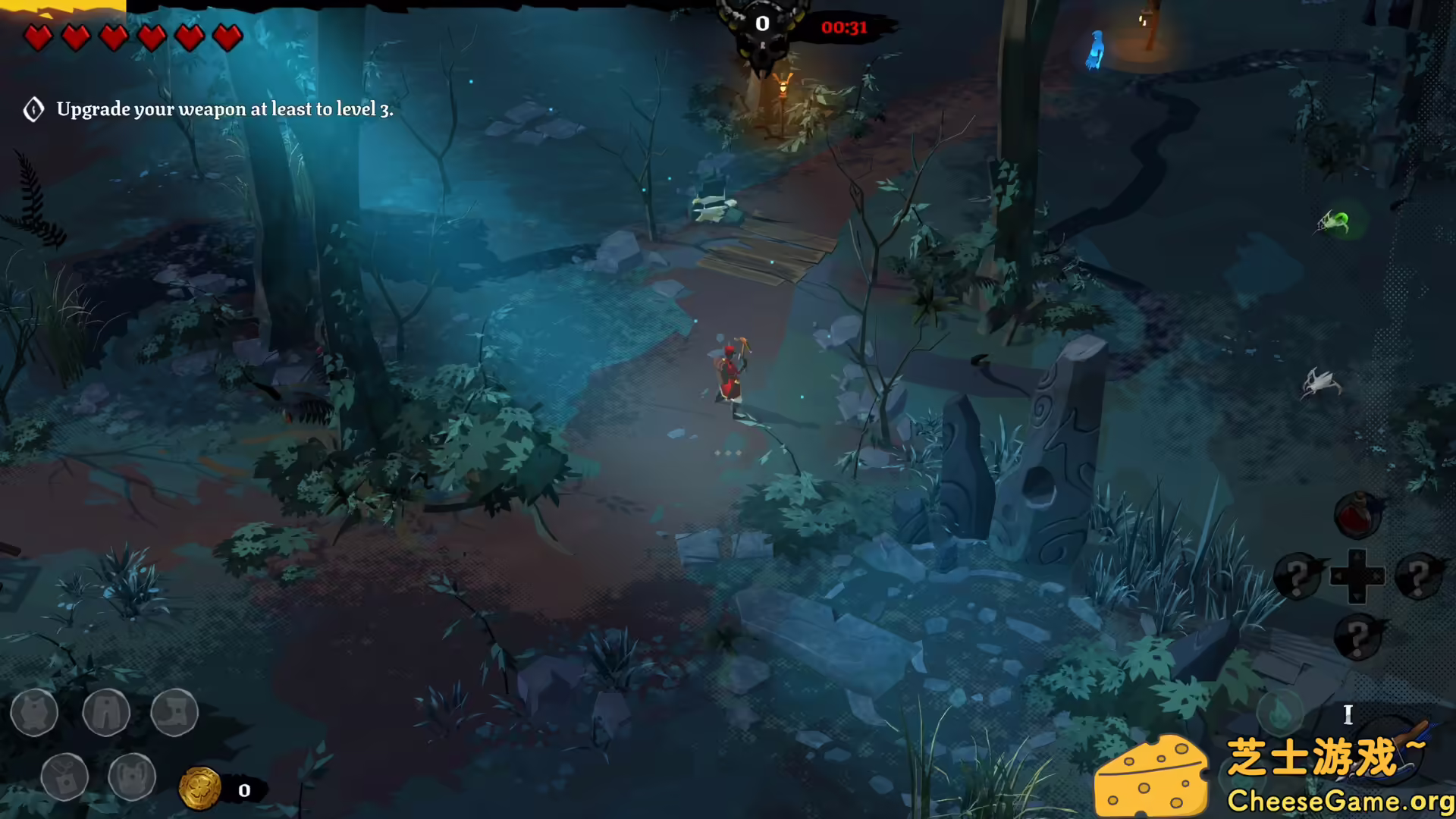The width and height of the screenshot is (1456, 819).
Task: Tap the health potion icon
Action: (x=1357, y=514)
